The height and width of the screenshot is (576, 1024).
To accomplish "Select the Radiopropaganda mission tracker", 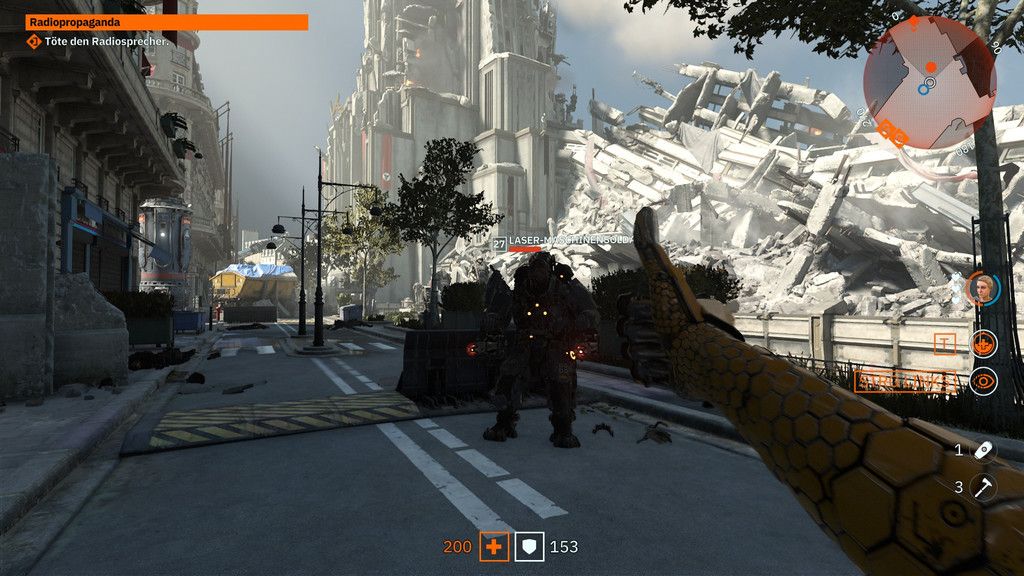I will (x=167, y=22).
